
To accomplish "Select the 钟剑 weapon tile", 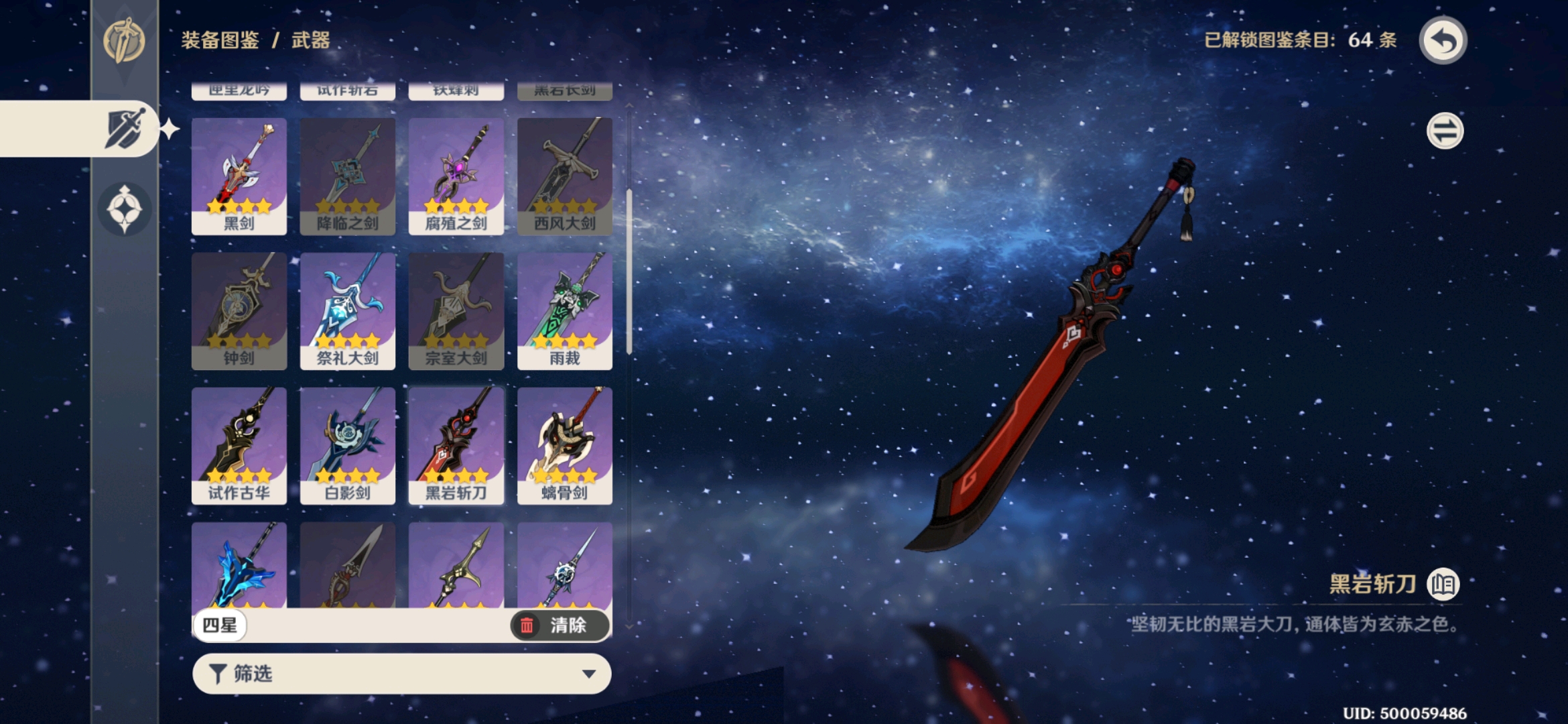I will coord(239,311).
